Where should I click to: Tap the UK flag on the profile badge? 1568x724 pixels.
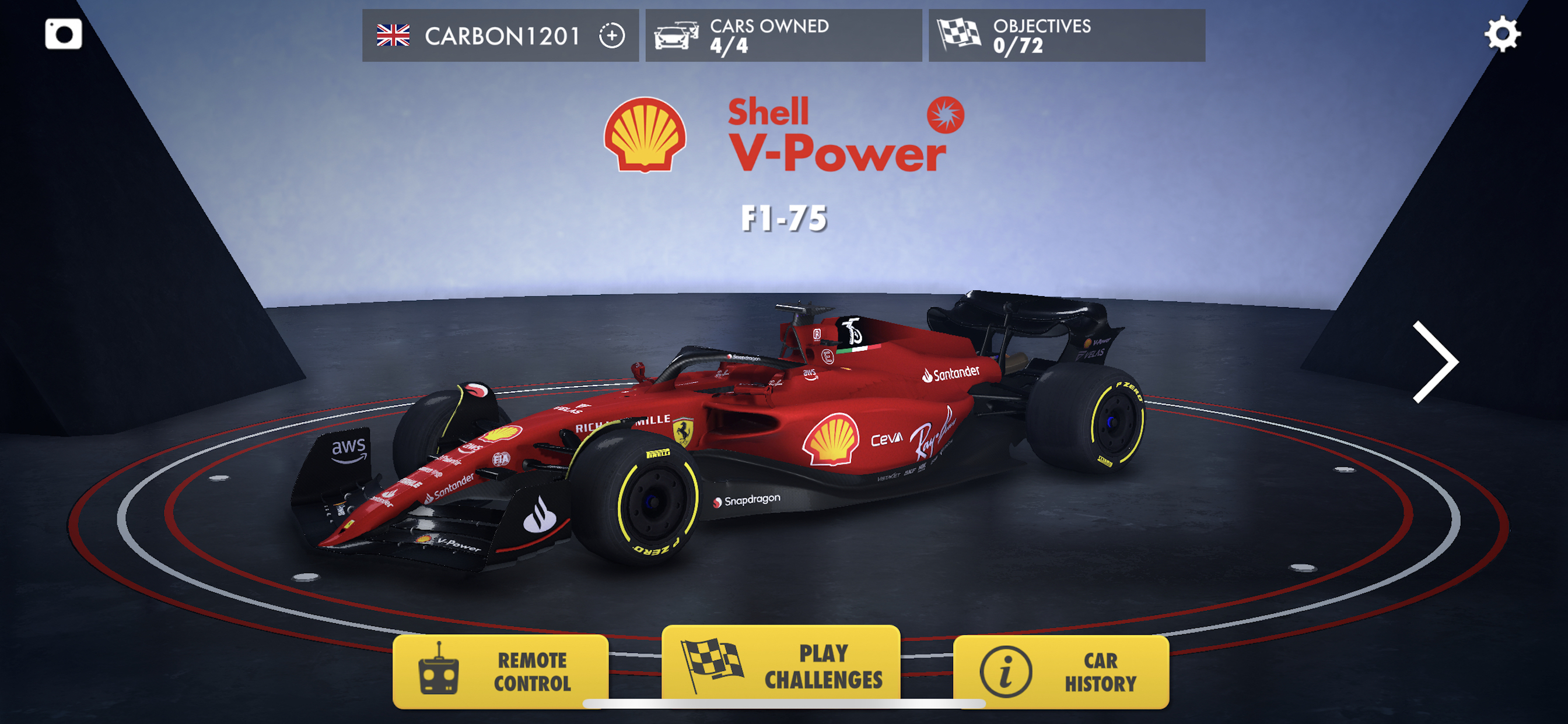coord(394,34)
